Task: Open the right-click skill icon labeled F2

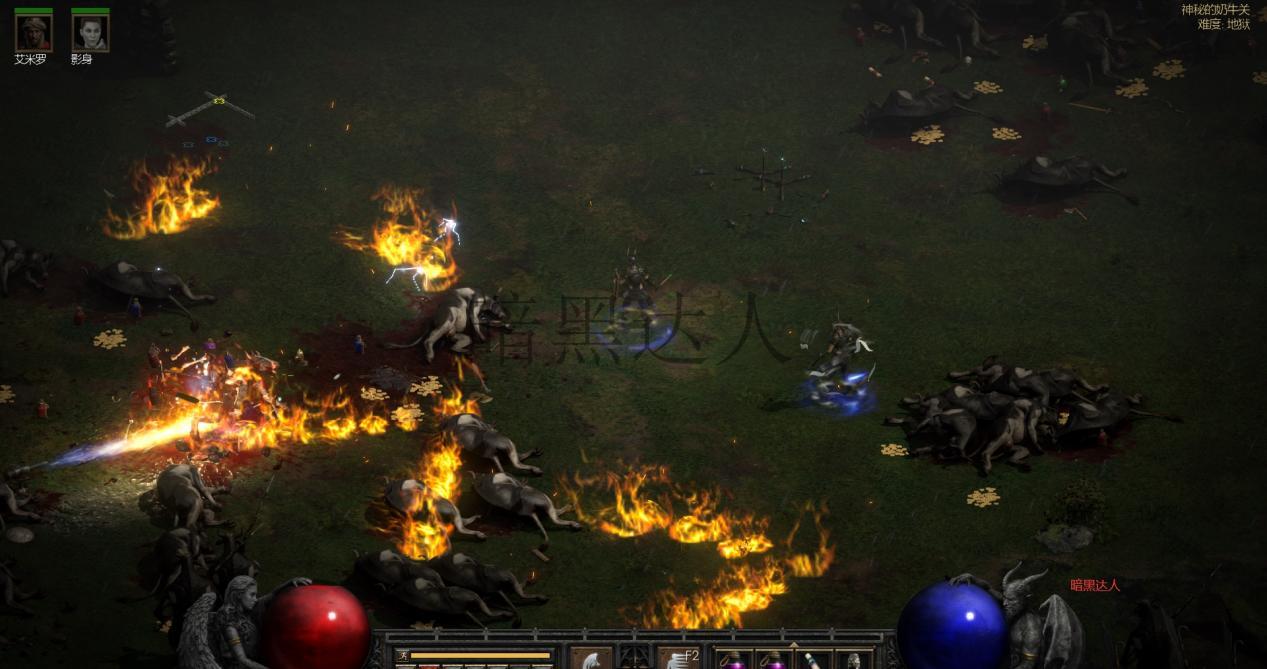Action: pos(679,658)
